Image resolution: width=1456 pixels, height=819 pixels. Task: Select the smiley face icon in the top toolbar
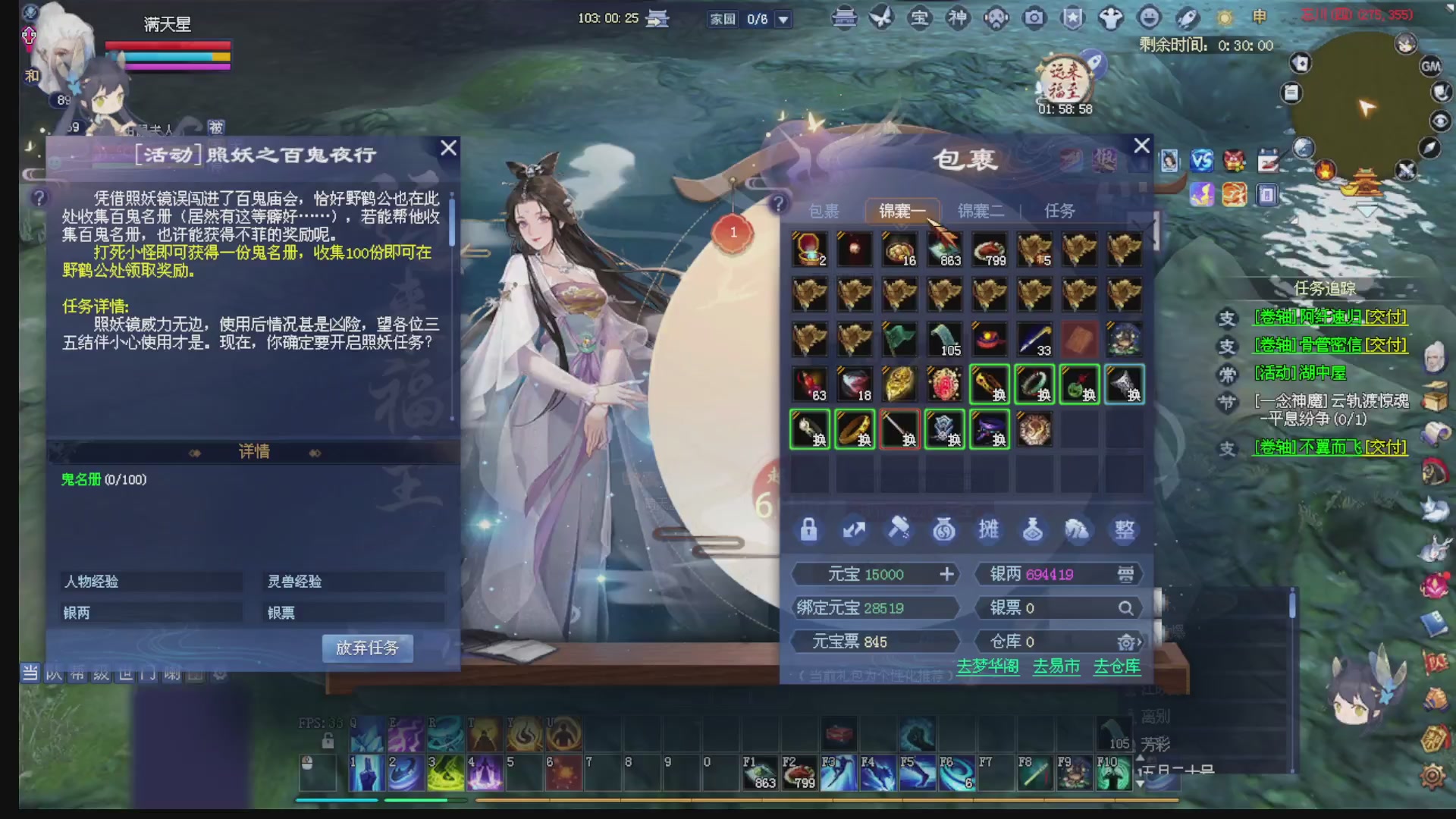point(1147,17)
